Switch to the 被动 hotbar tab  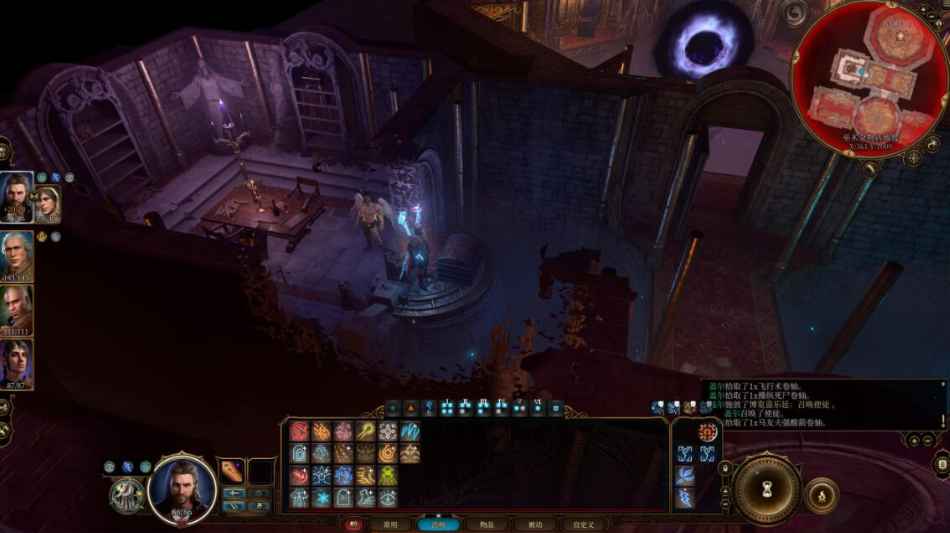point(535,524)
